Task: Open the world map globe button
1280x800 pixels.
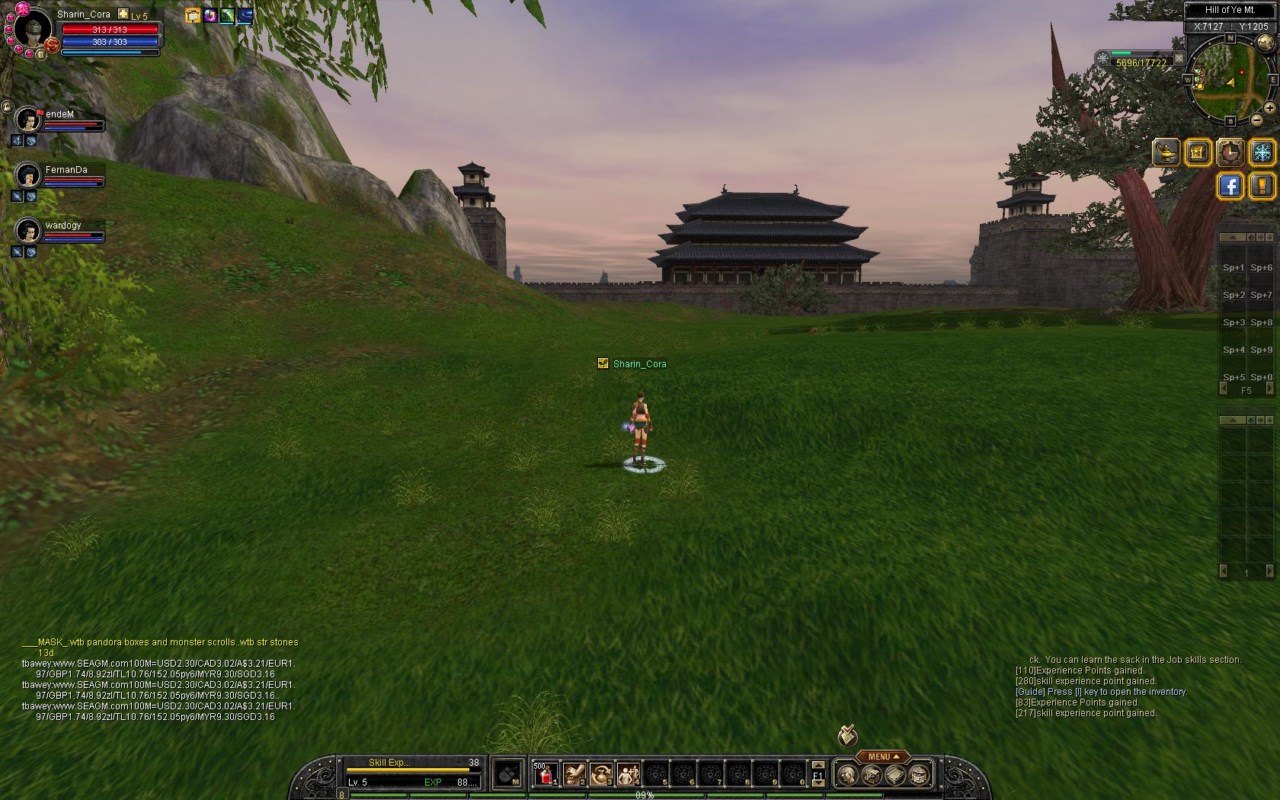Action: (1266, 41)
